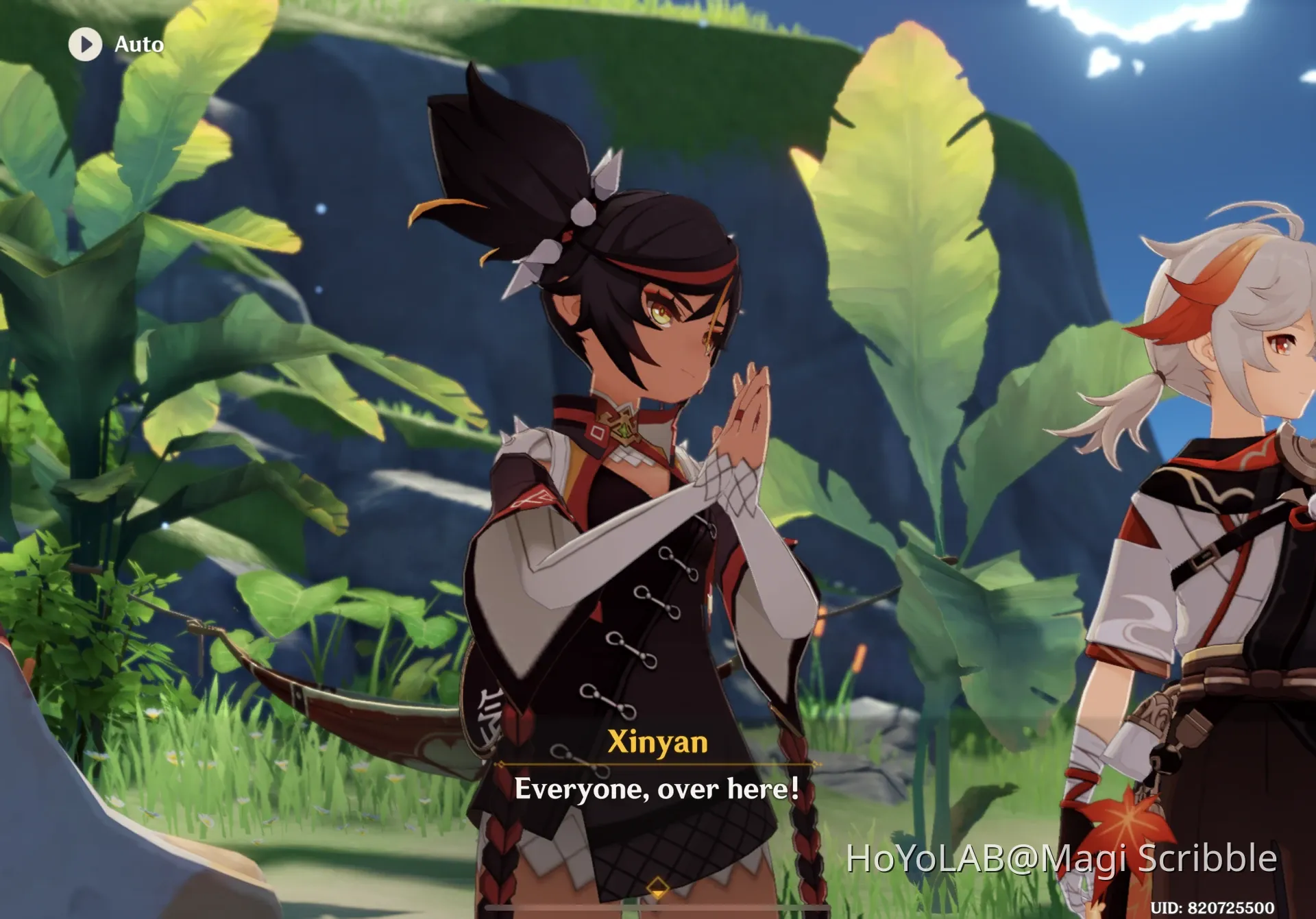The image size is (1316, 919).
Task: Select the speaker name Xinyan
Action: (x=658, y=743)
